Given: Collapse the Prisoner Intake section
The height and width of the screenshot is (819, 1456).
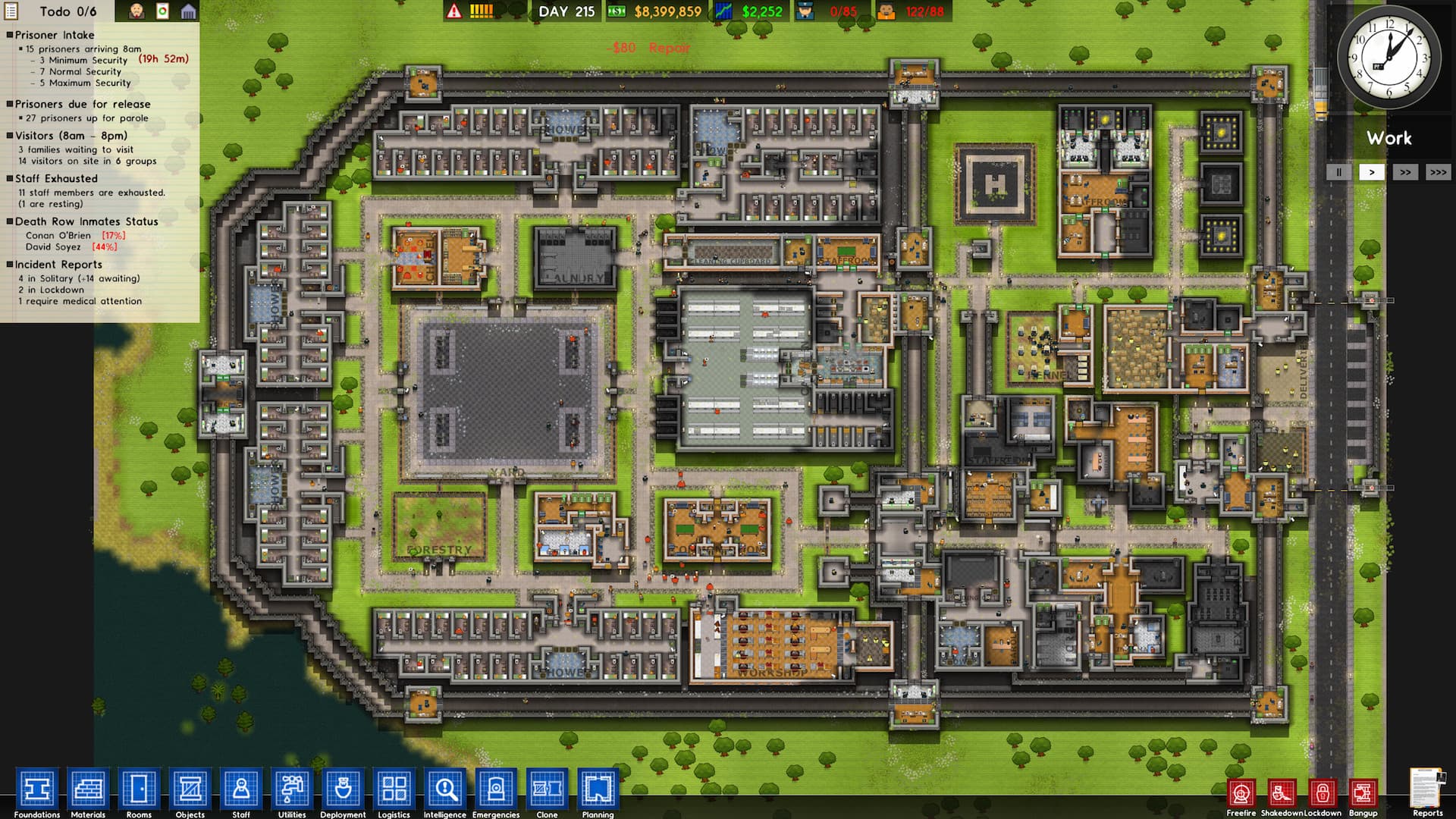Looking at the screenshot, I should [10, 35].
